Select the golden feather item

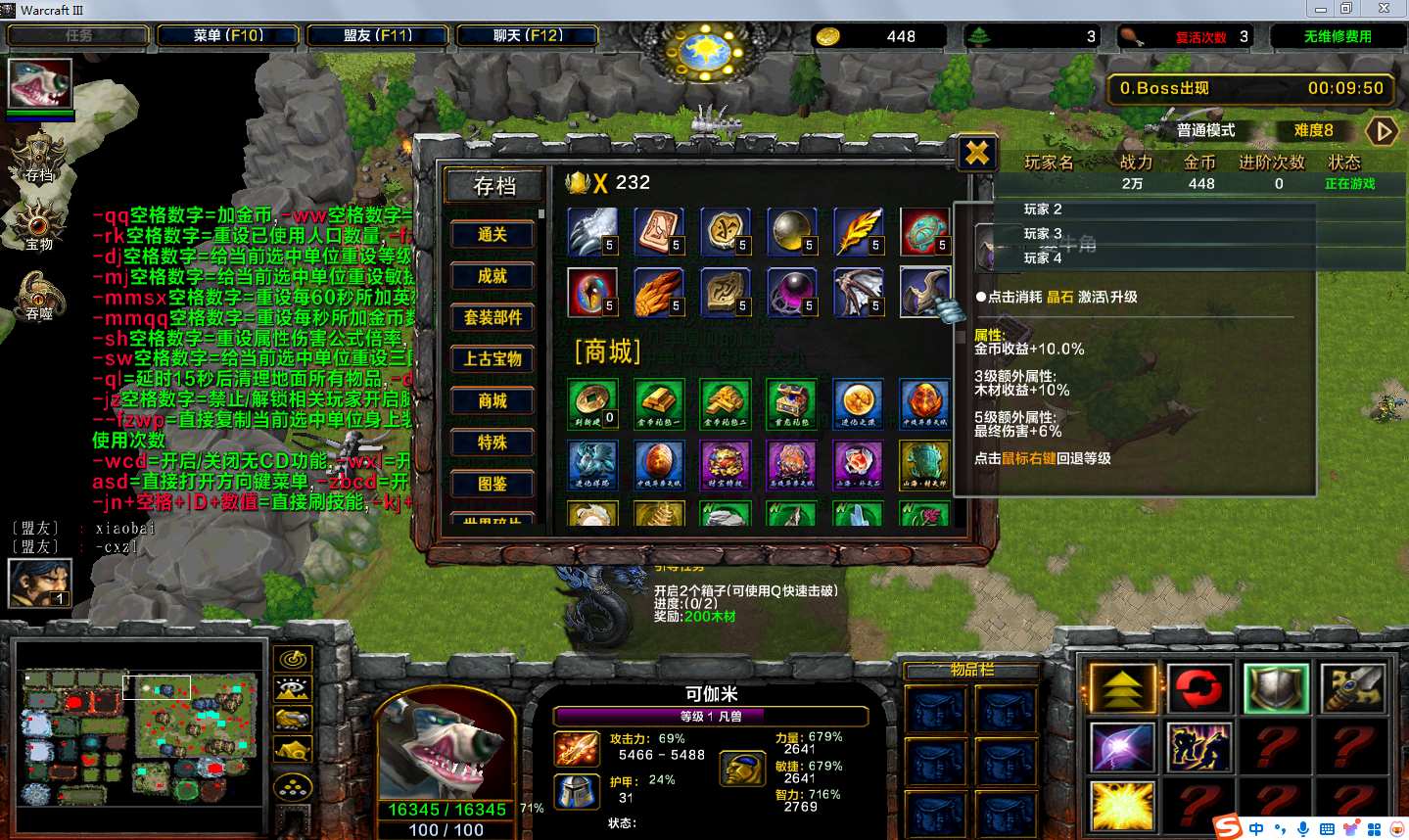tap(858, 231)
